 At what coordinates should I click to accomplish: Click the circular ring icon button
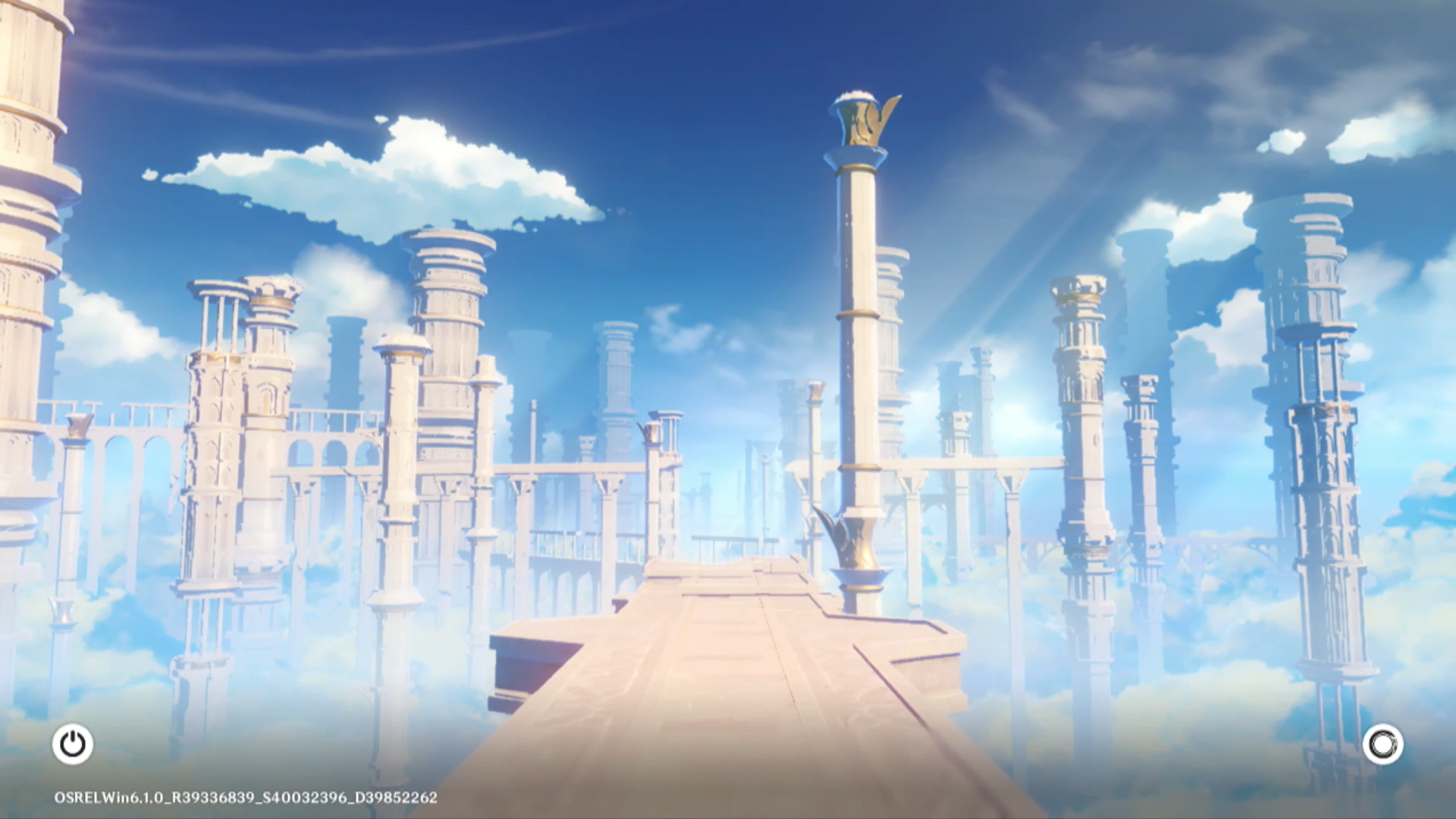(x=1382, y=744)
